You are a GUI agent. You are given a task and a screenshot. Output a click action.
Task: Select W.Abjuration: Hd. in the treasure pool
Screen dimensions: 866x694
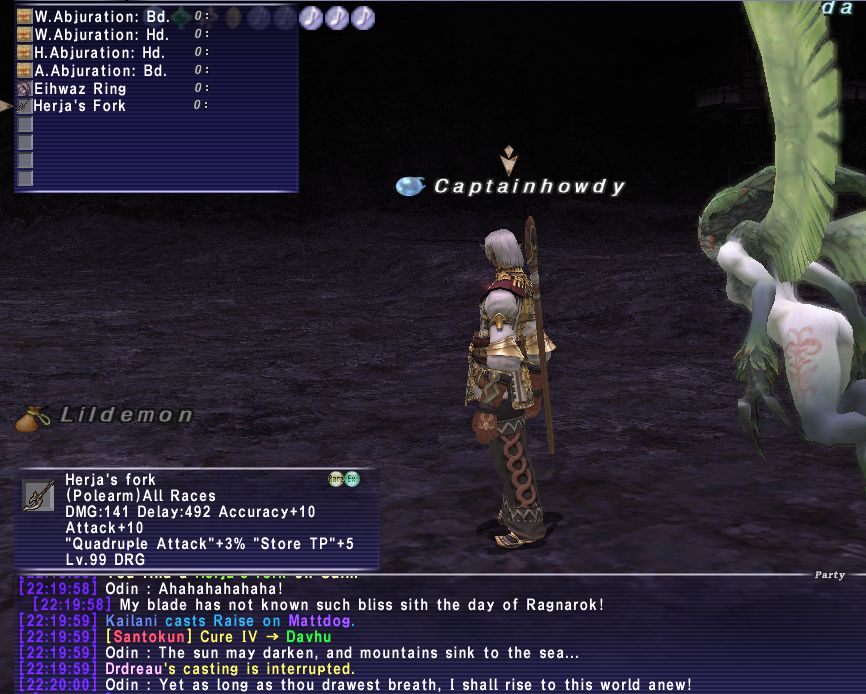100,35
